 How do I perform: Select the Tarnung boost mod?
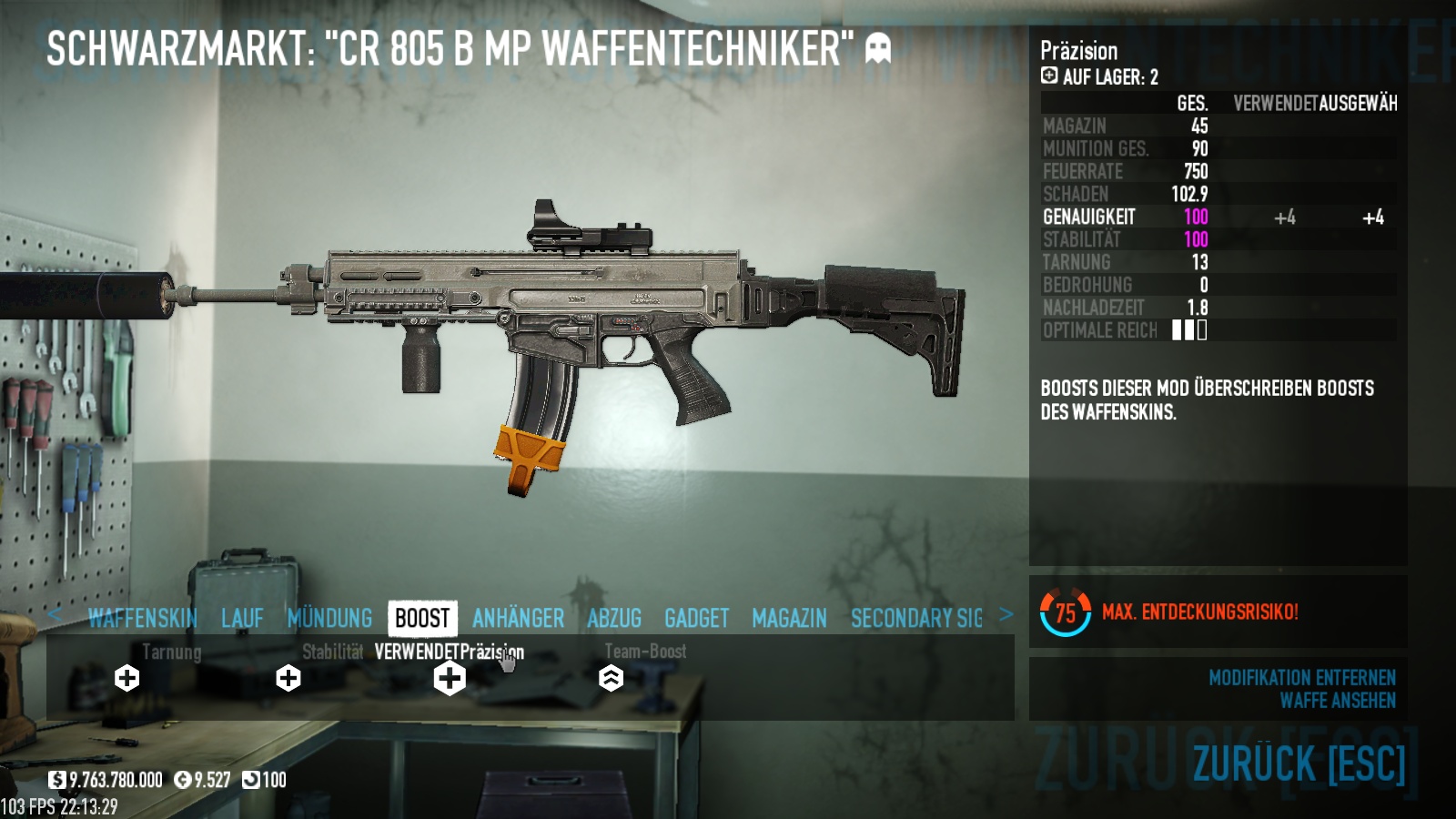[127, 678]
